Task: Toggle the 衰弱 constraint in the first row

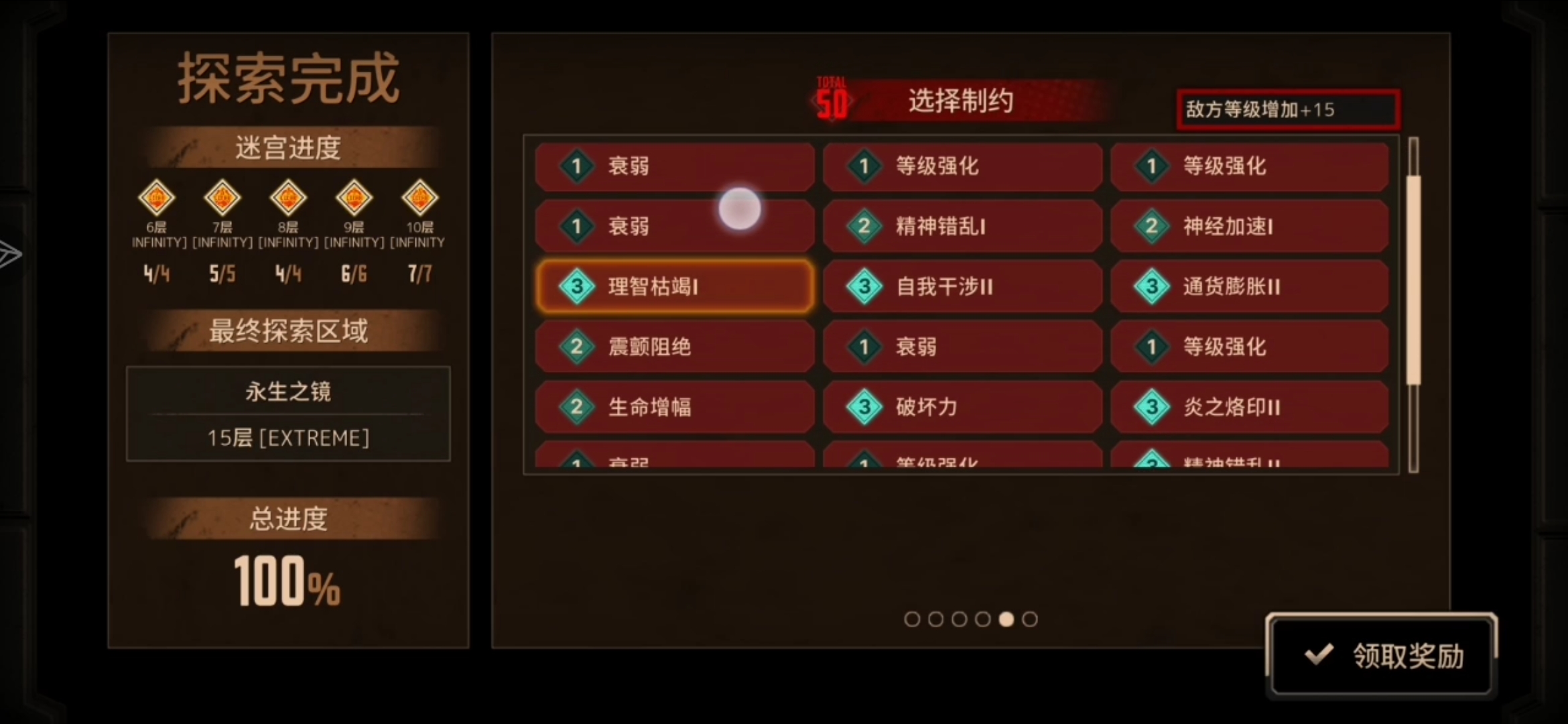Action: (675, 166)
